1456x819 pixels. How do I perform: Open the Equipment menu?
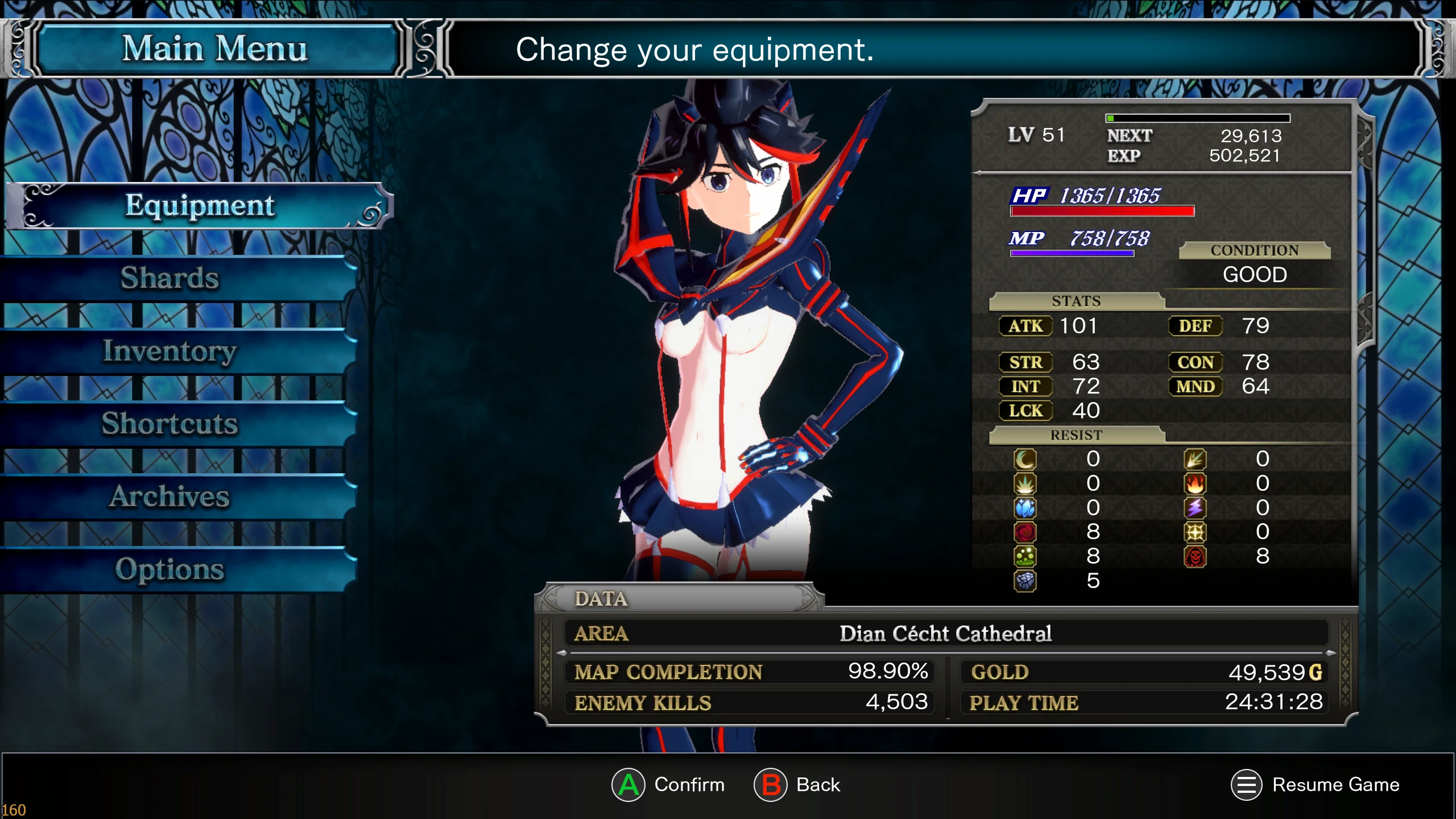(199, 206)
